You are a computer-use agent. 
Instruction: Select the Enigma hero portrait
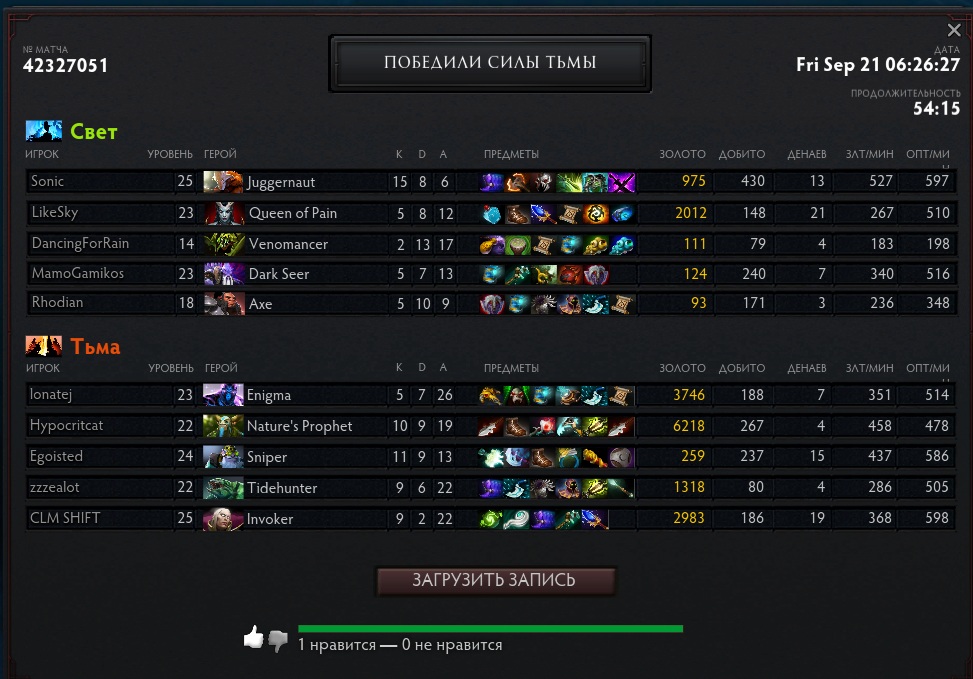pyautogui.click(x=223, y=395)
